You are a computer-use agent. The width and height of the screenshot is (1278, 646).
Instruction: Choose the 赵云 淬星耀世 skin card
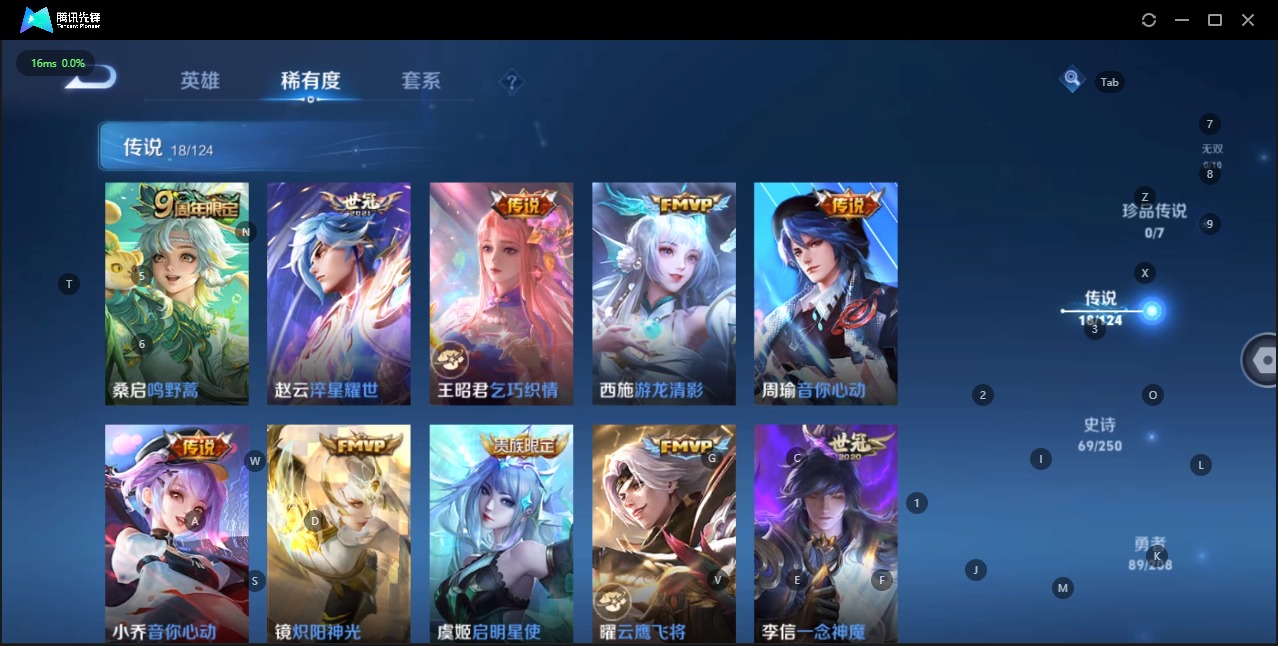pos(339,293)
